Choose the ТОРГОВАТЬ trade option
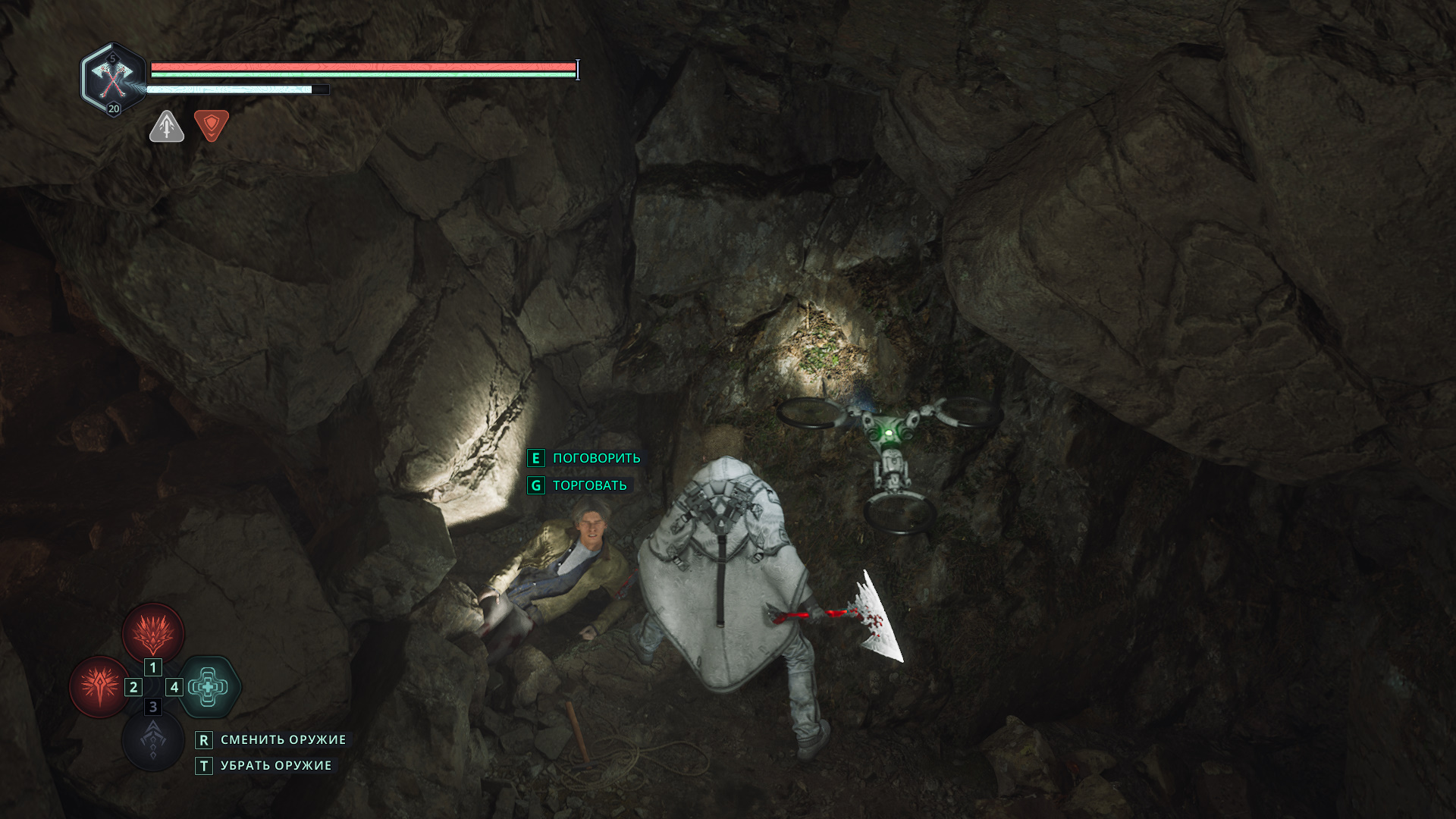Viewport: 1456px width, 819px height. point(589,485)
